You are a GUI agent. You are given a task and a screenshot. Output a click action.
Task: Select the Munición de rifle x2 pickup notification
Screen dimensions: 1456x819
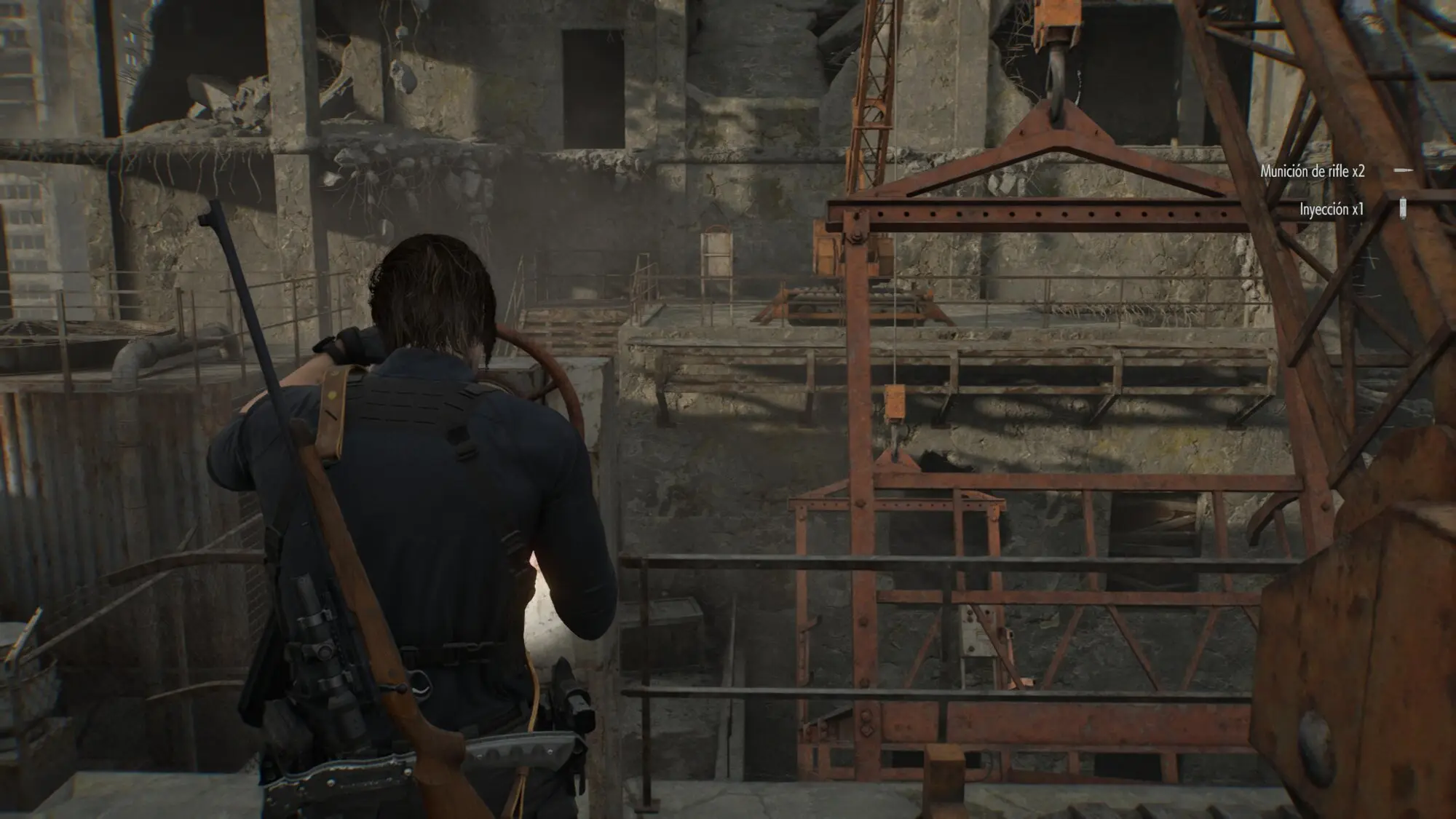point(1313,172)
